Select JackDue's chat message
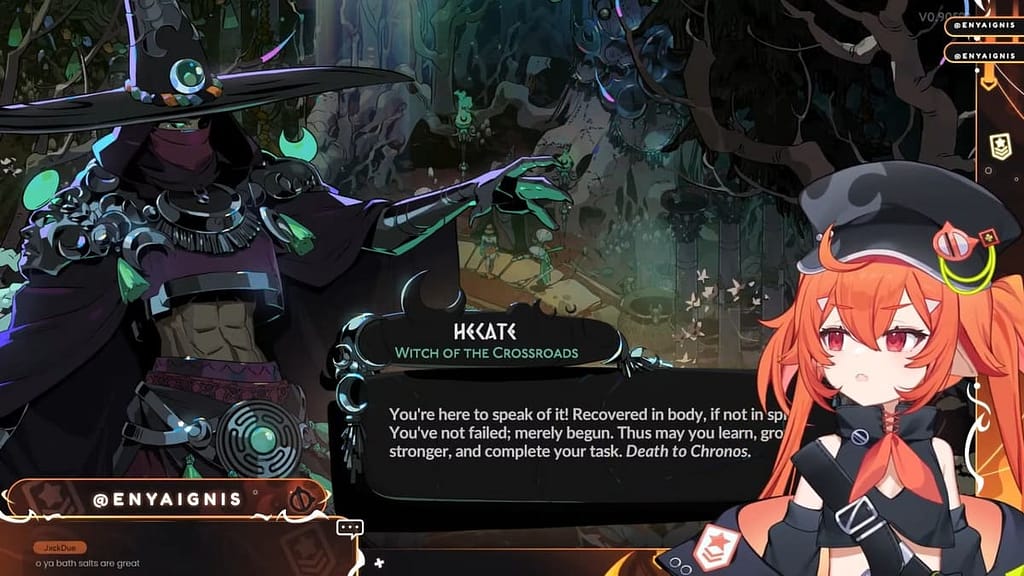 [x=88, y=563]
